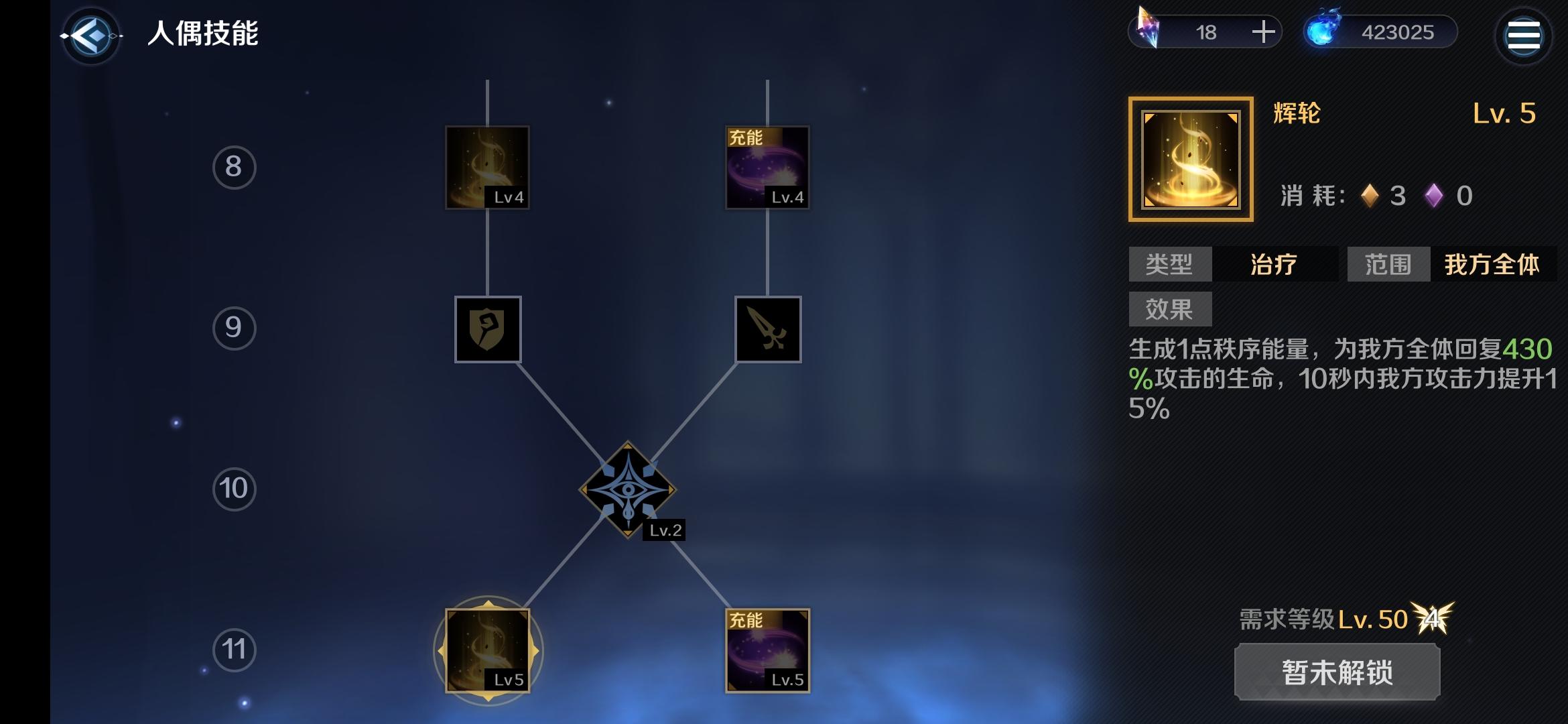The width and height of the screenshot is (1568, 724).
Task: Select the 效果 tab label
Action: click(1171, 308)
